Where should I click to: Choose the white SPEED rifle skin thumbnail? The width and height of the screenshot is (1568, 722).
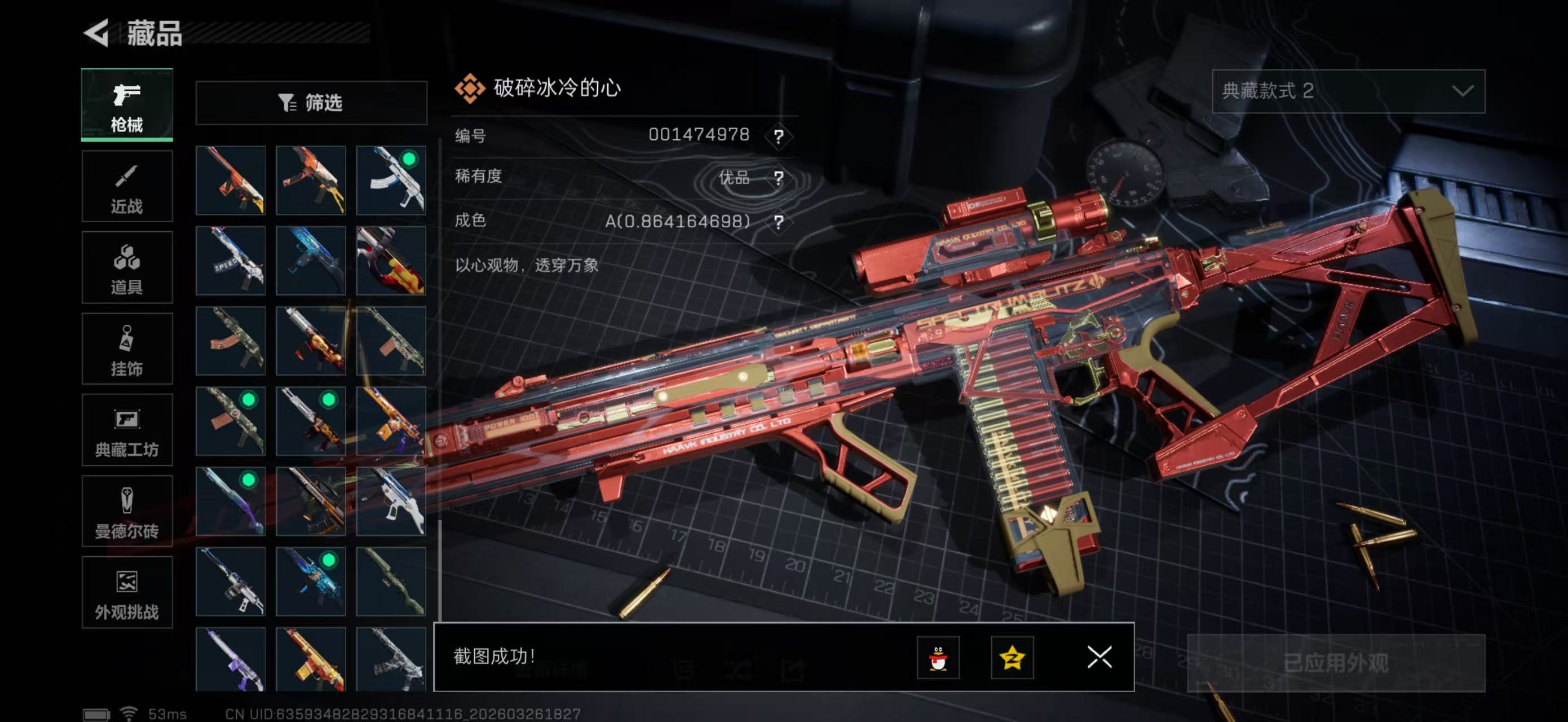[231, 261]
